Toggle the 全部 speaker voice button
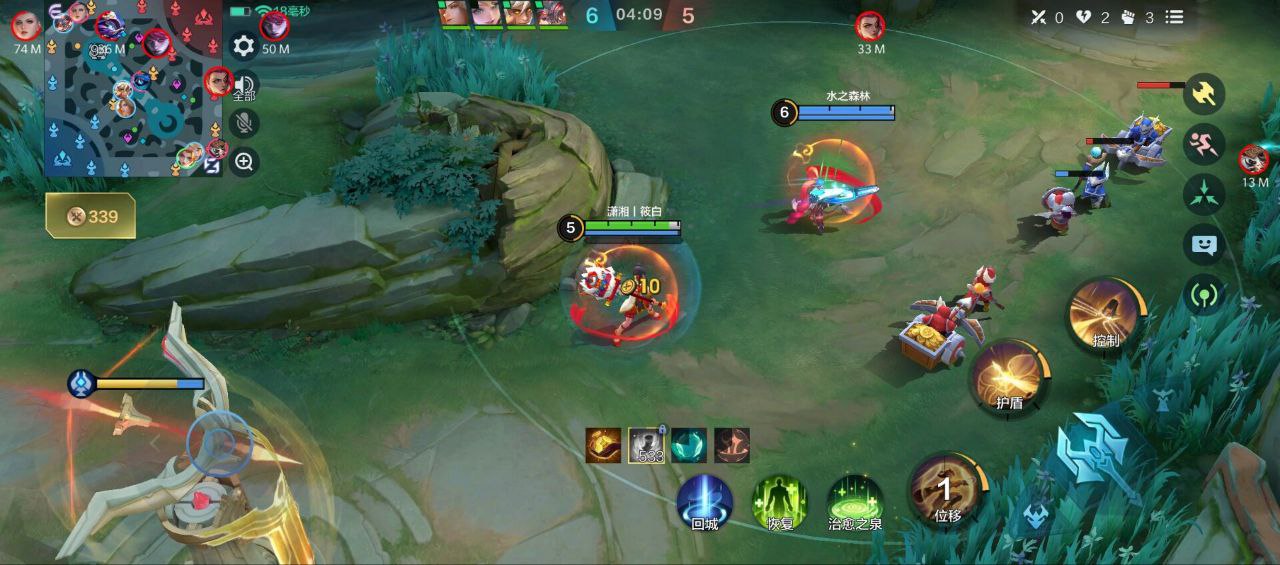The width and height of the screenshot is (1280, 565). 244,86
